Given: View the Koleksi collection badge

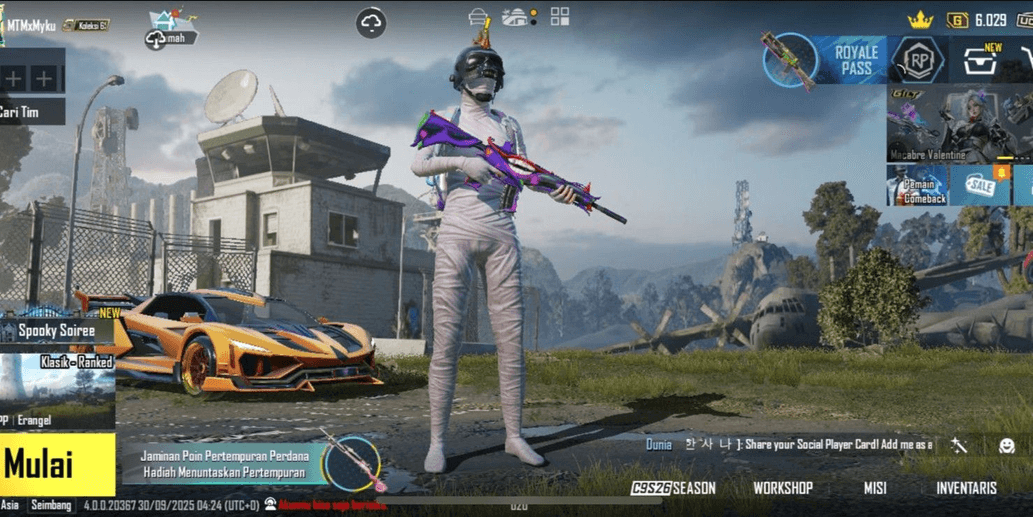Looking at the screenshot, I should 87,25.
